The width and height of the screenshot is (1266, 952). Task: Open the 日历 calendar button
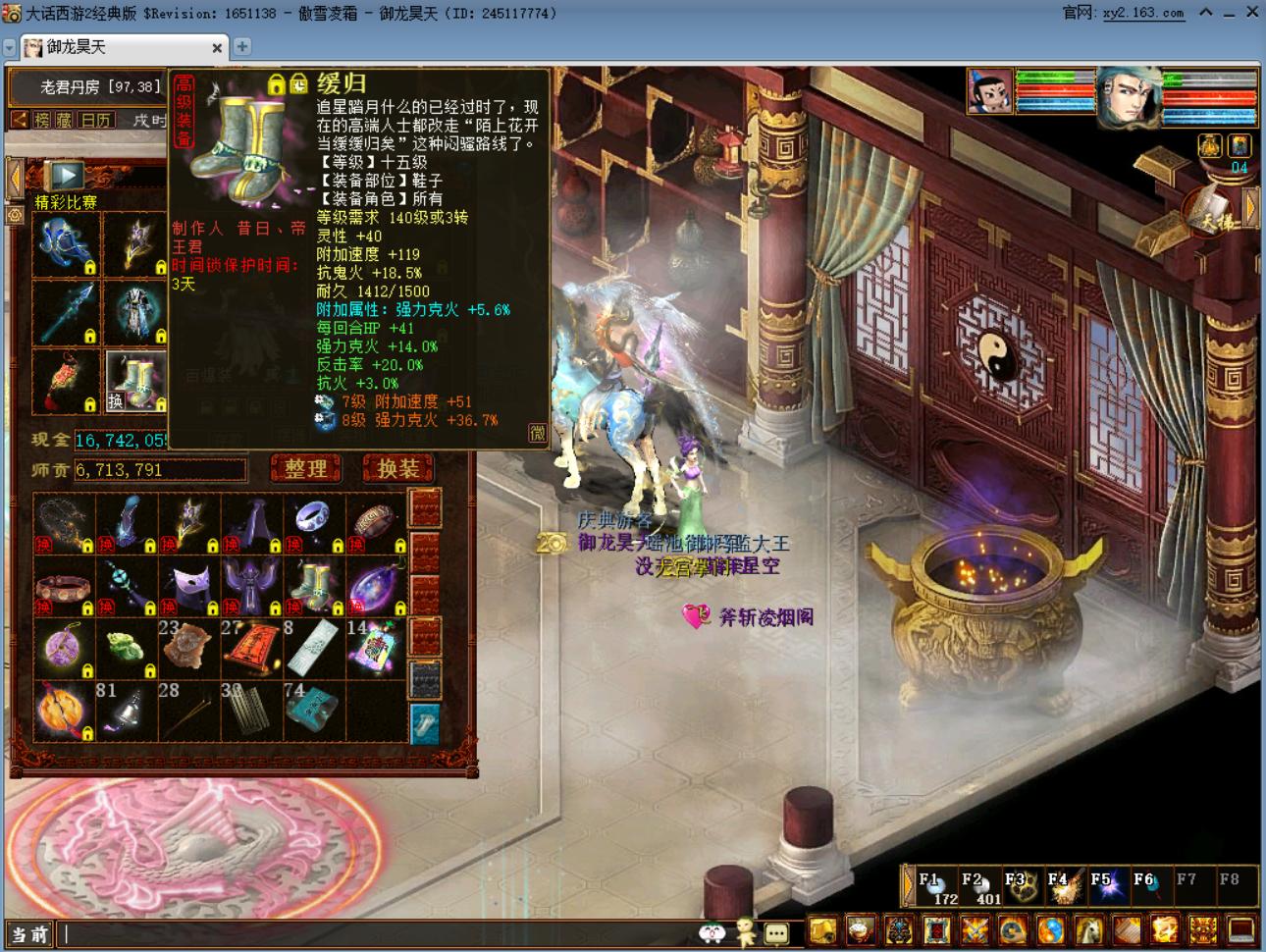(x=96, y=120)
